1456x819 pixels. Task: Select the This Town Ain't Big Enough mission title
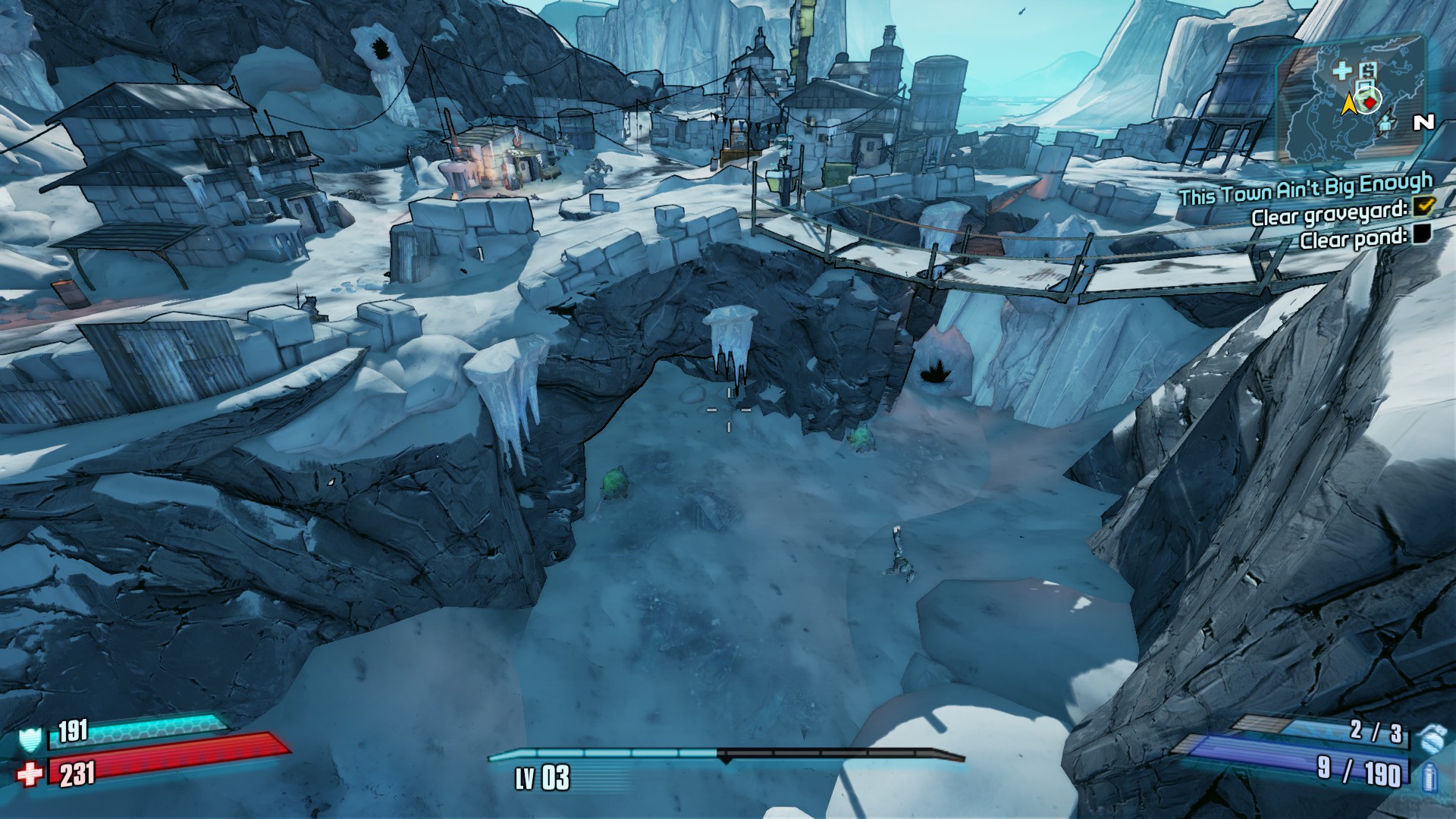[1305, 190]
